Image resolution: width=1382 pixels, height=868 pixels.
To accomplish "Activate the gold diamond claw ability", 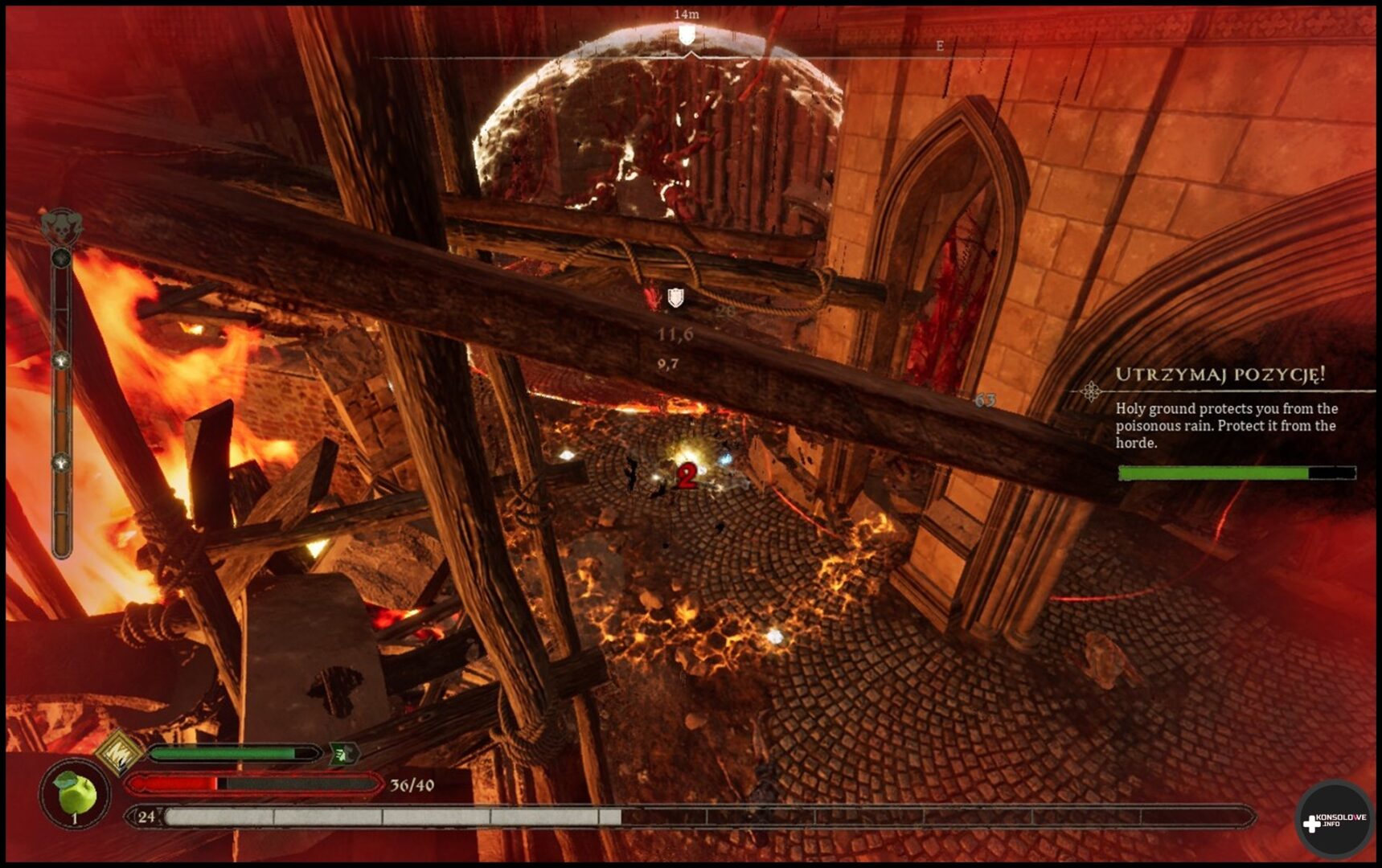I will coord(120,753).
